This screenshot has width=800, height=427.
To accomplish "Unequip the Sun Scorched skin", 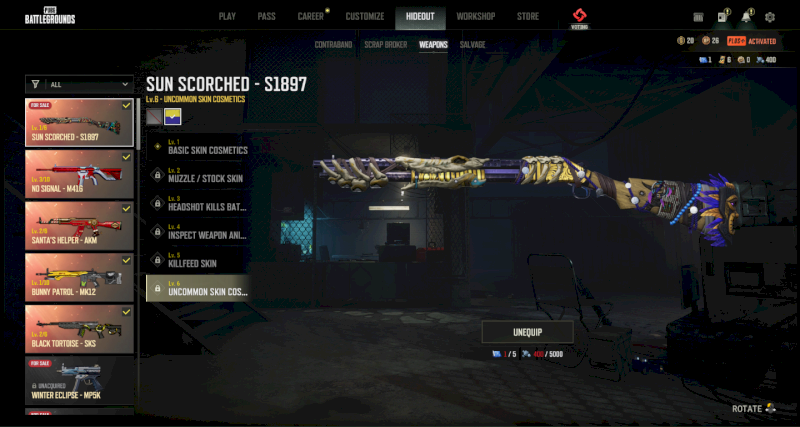I will (527, 332).
